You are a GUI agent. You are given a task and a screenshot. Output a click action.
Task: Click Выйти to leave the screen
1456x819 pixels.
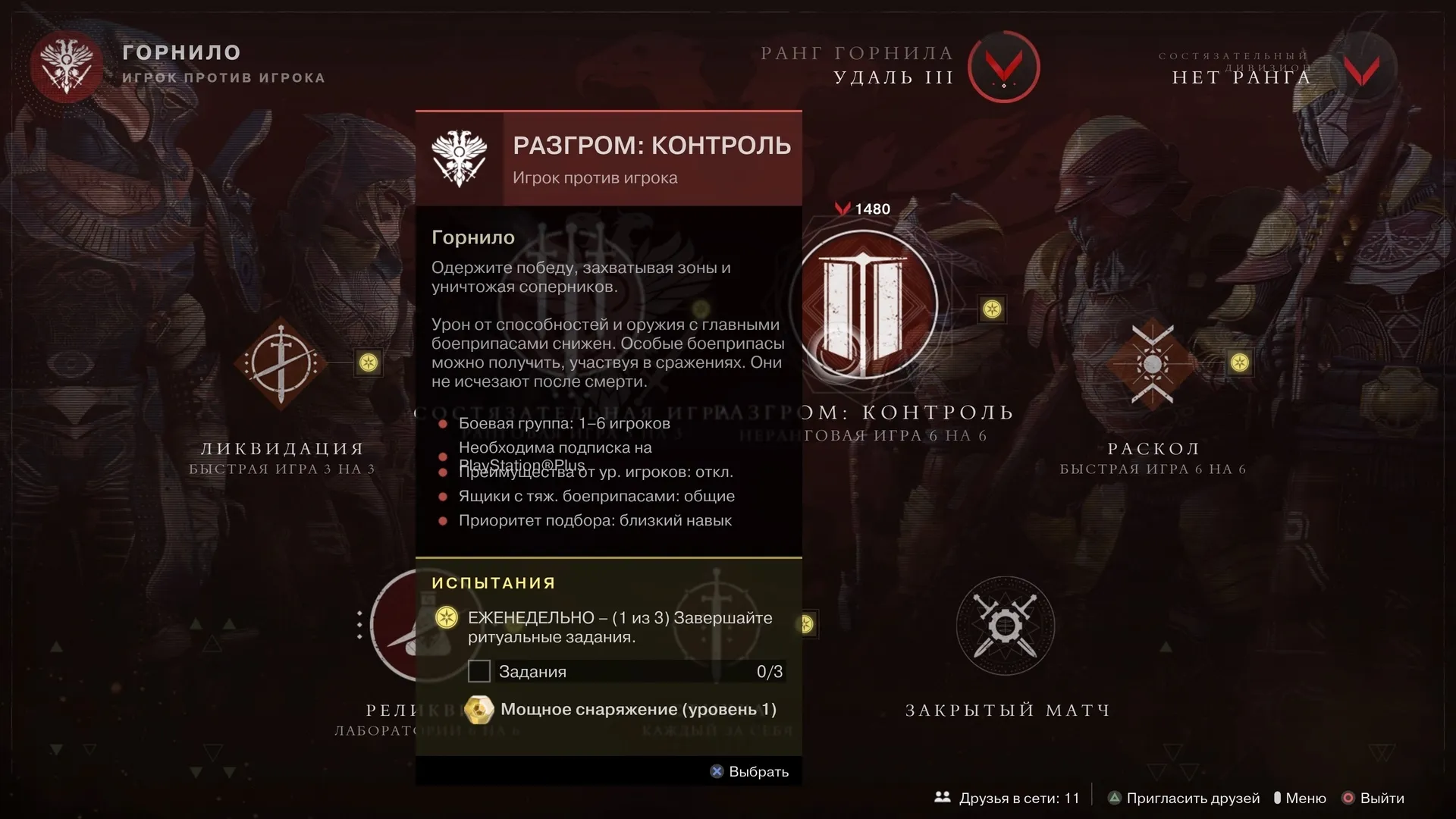1373,798
